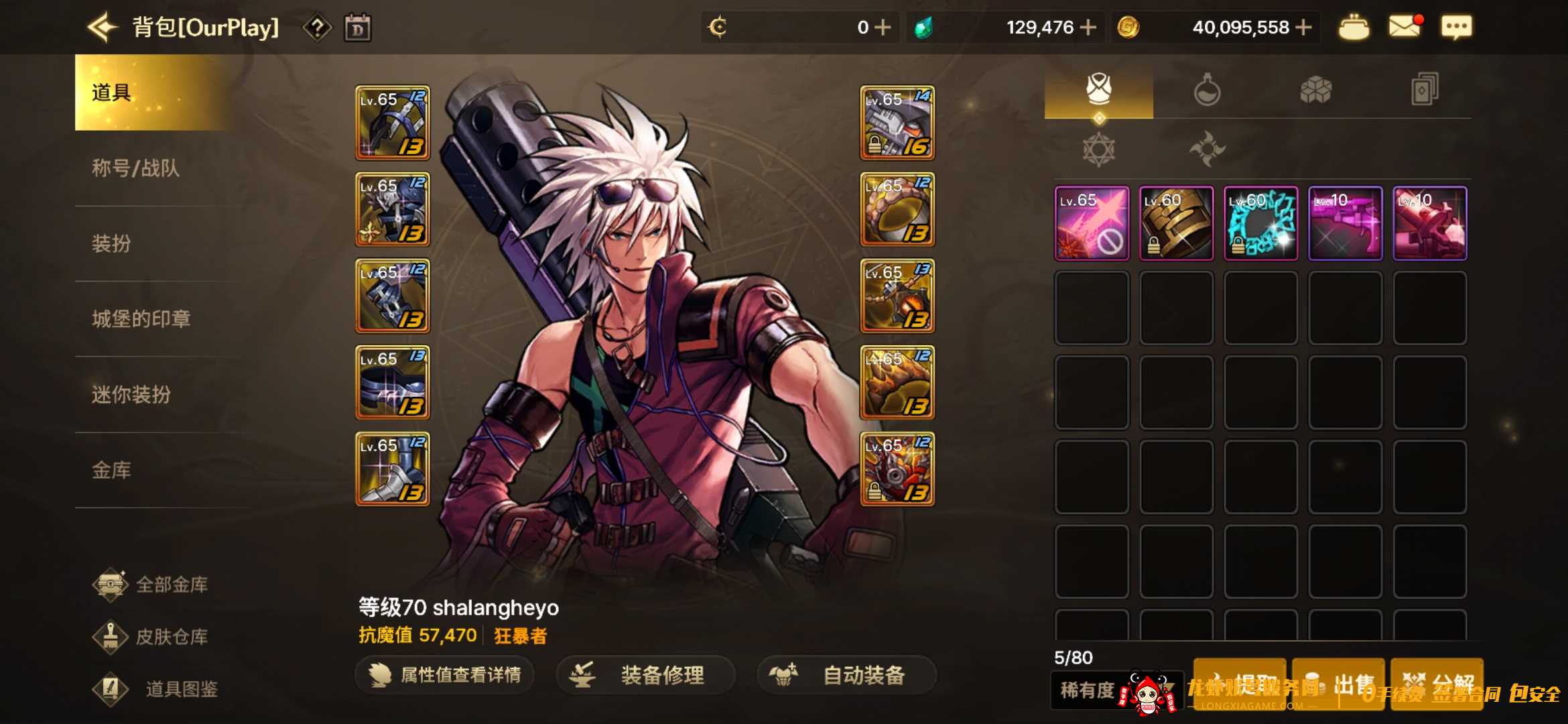The width and height of the screenshot is (1568, 724).
Task: Go back using the arrow button
Action: [102, 27]
